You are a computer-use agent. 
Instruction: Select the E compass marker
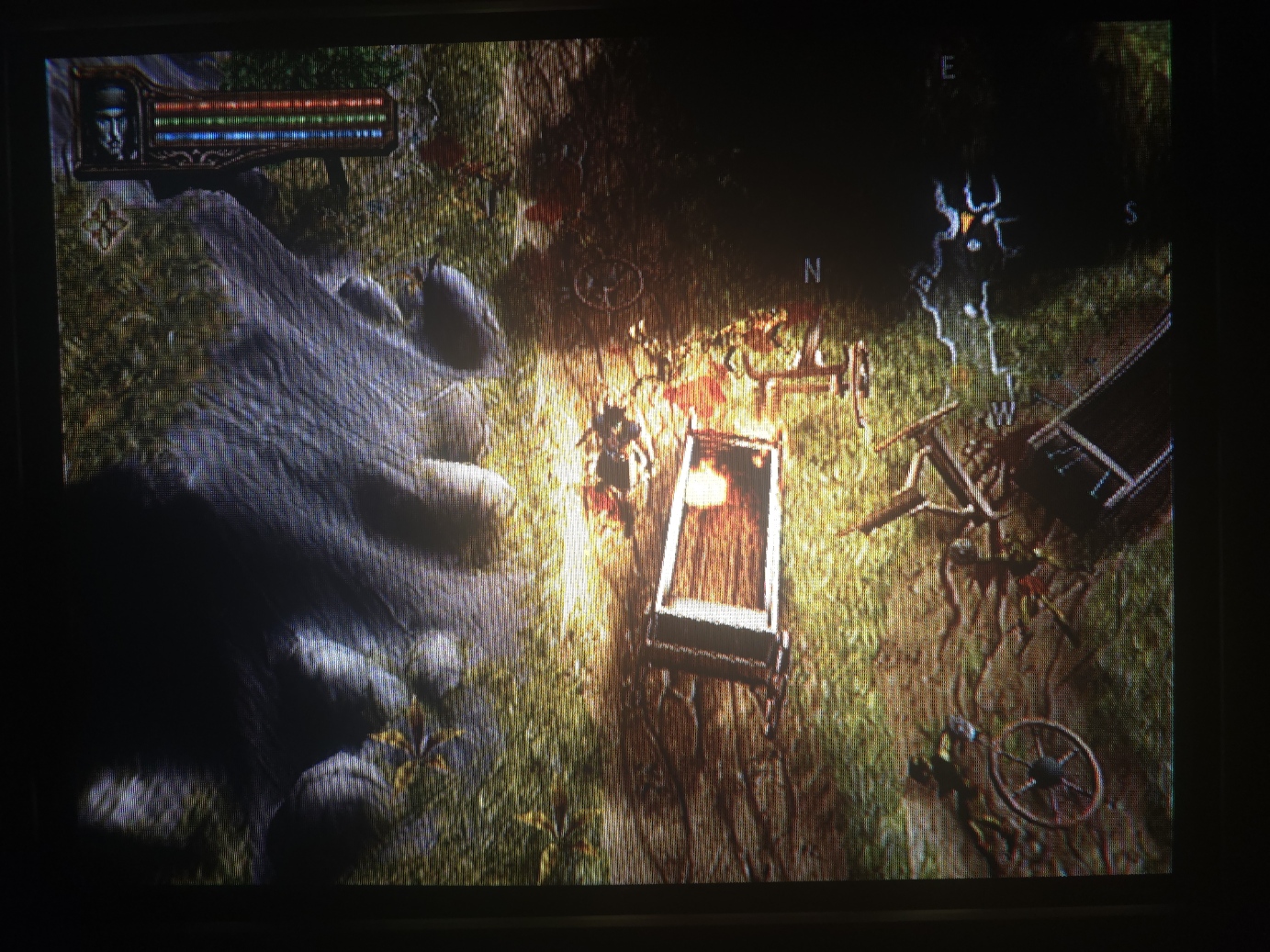(x=949, y=68)
